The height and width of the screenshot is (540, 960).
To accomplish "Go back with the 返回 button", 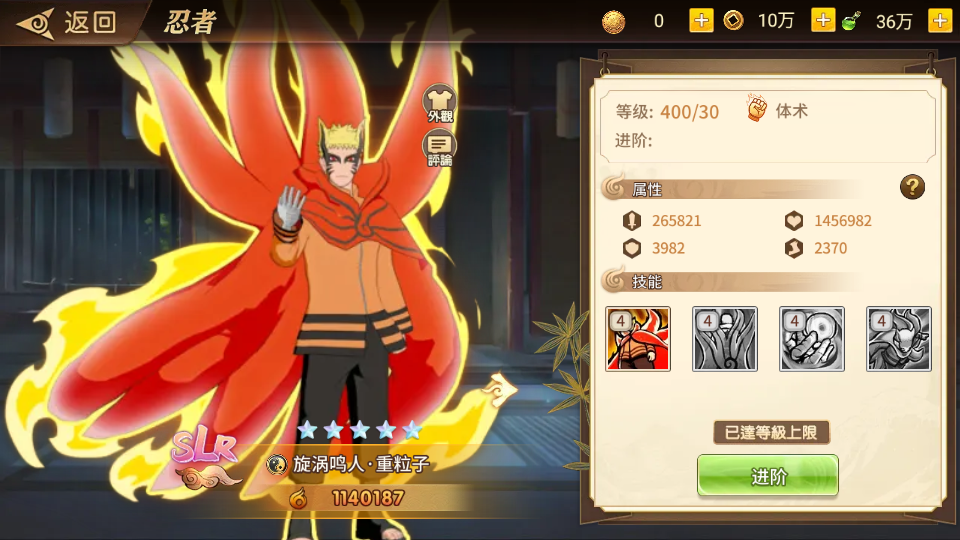I will pos(70,22).
